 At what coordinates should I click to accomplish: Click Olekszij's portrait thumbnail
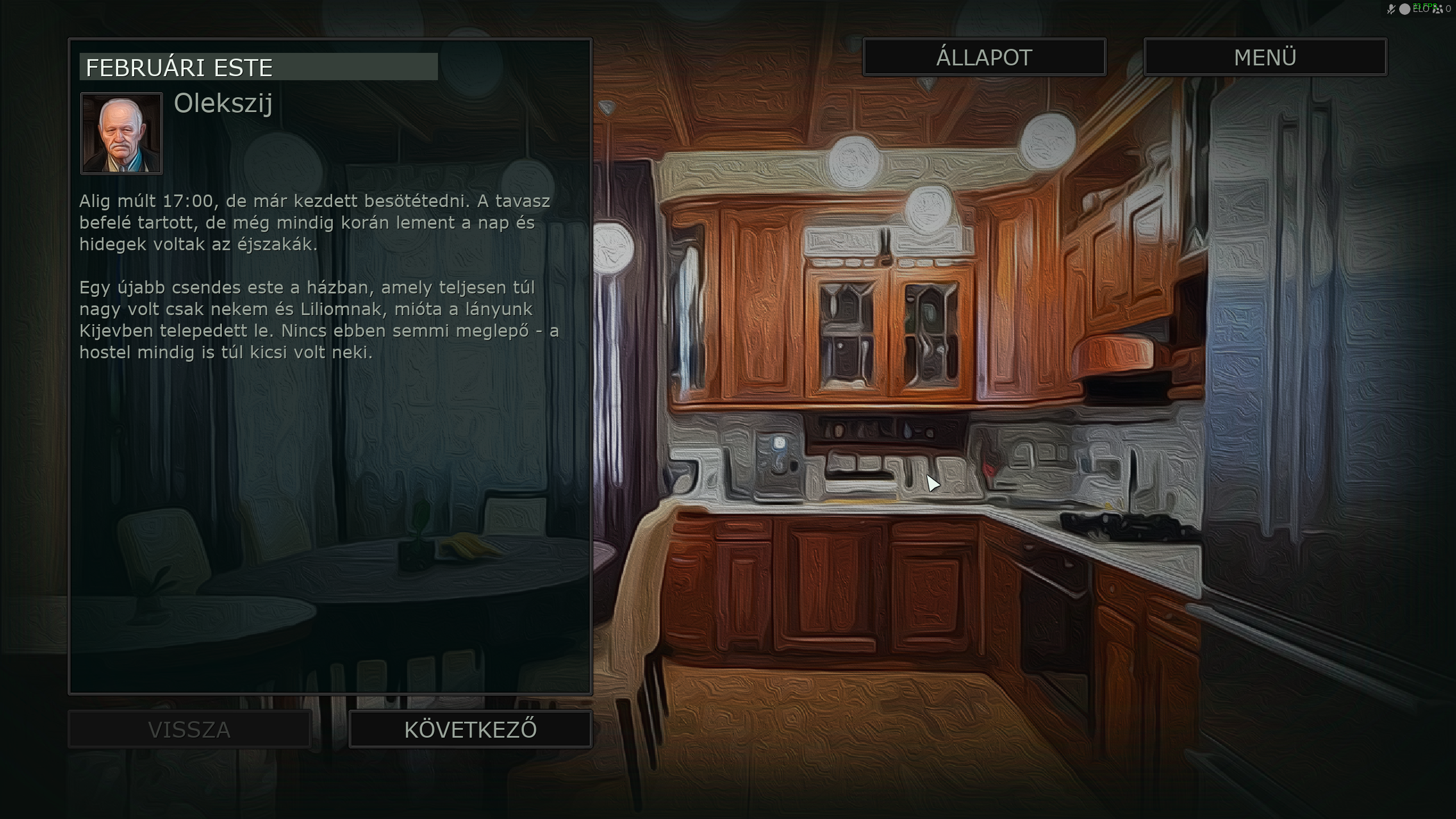point(122,134)
